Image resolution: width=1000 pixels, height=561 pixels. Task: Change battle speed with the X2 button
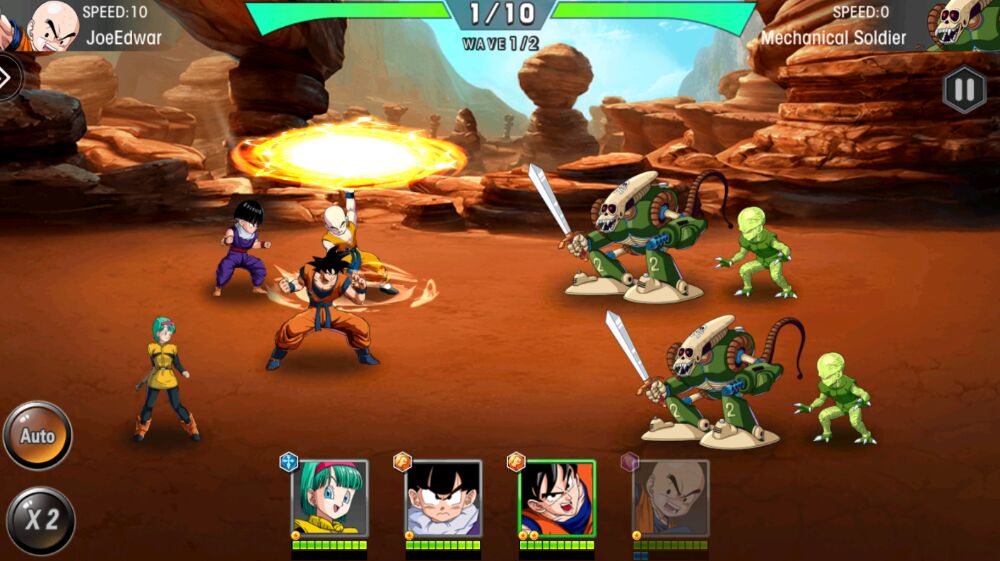(40, 520)
